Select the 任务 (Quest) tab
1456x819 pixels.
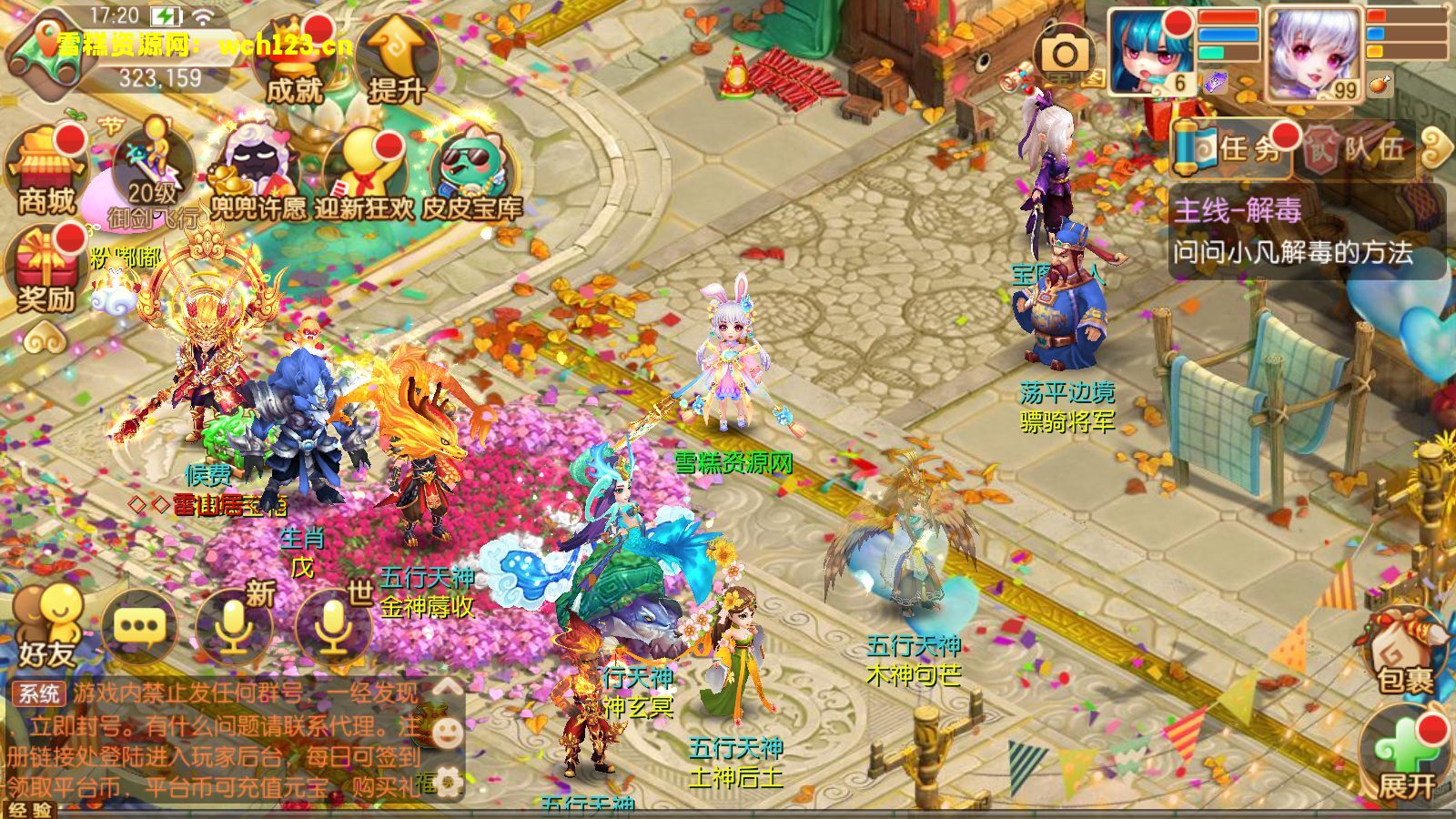click(x=1247, y=150)
